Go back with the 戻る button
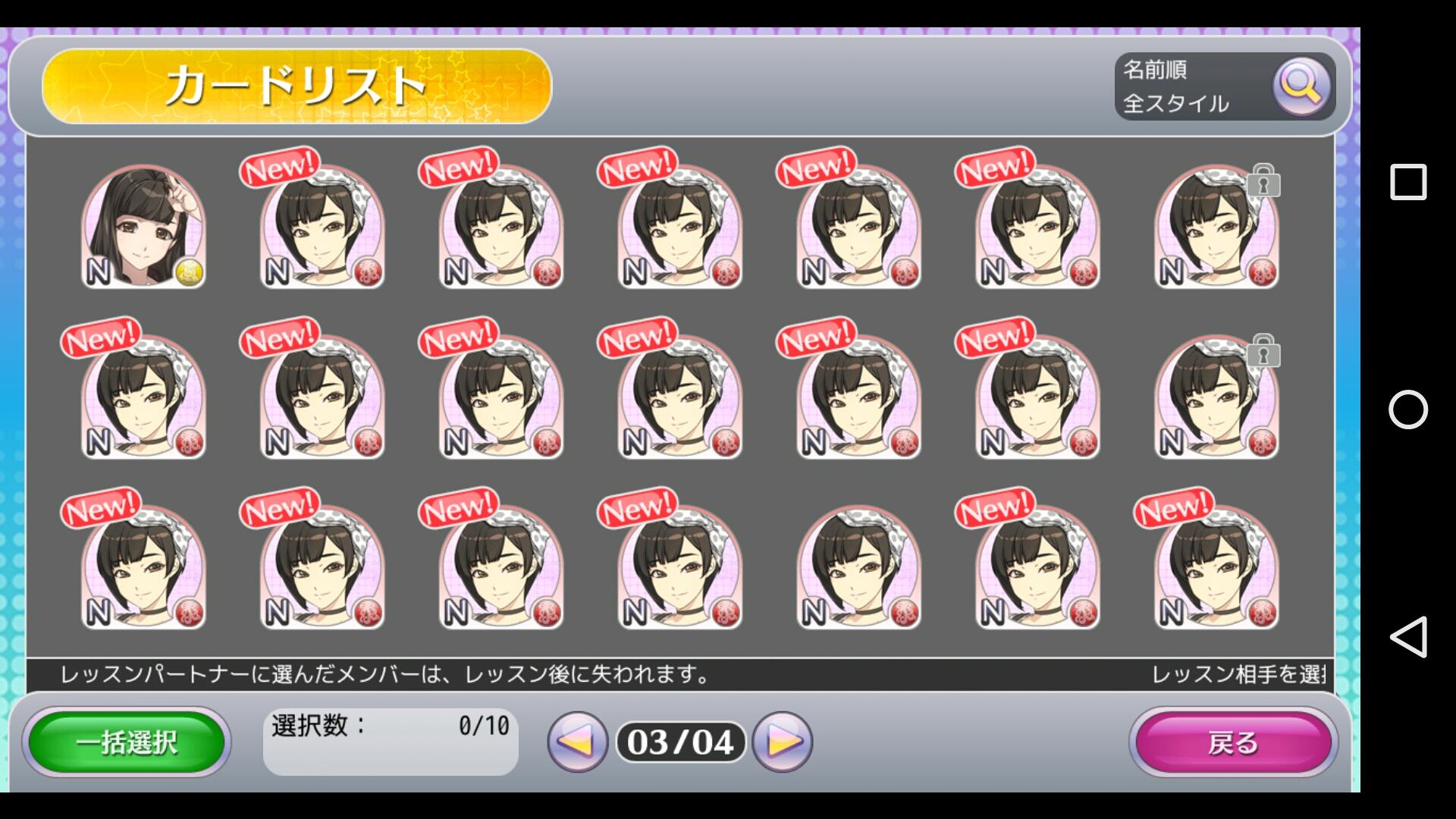The image size is (1456, 819). 1233,742
